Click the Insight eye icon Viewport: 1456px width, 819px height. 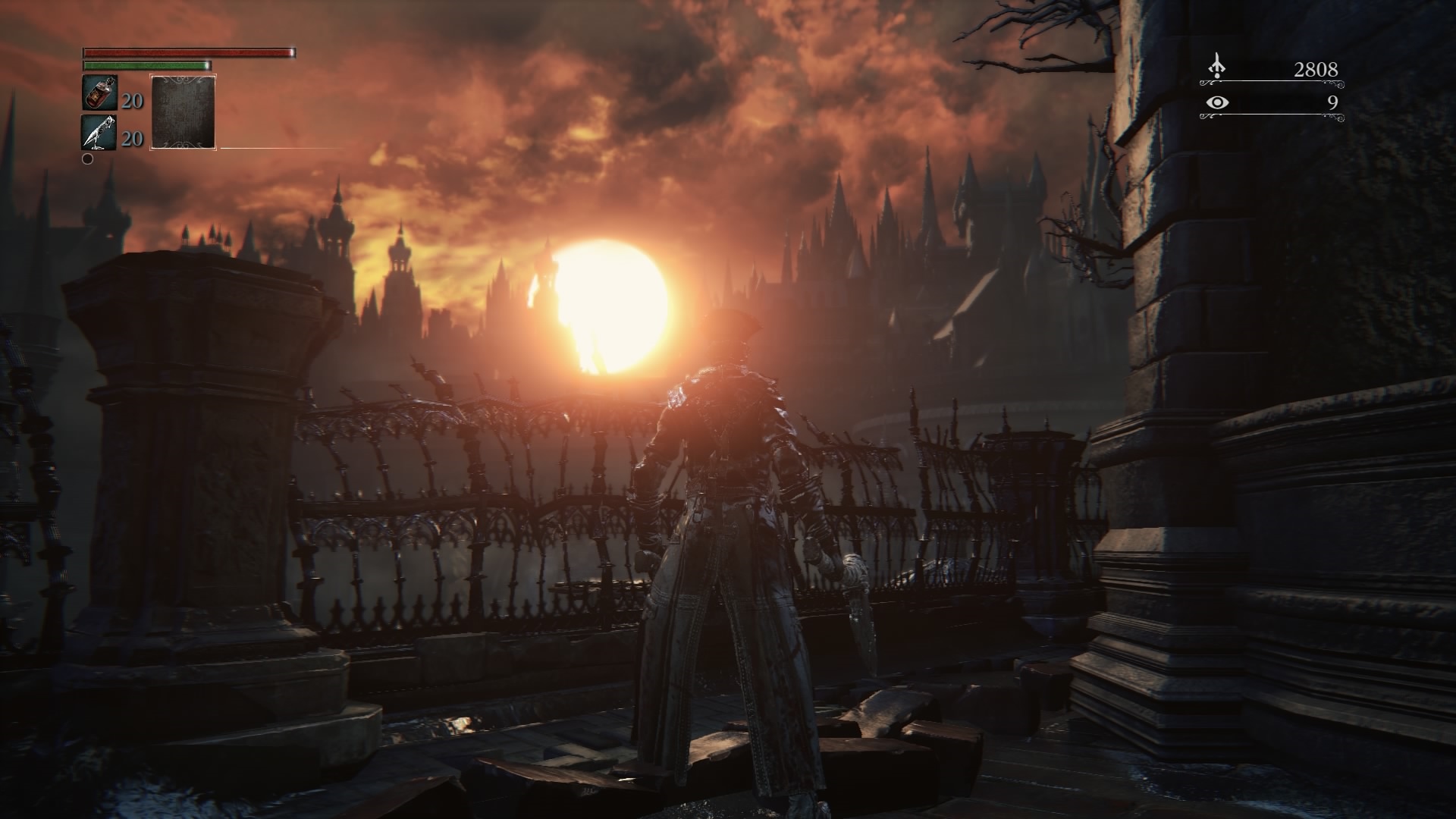coord(1217,102)
